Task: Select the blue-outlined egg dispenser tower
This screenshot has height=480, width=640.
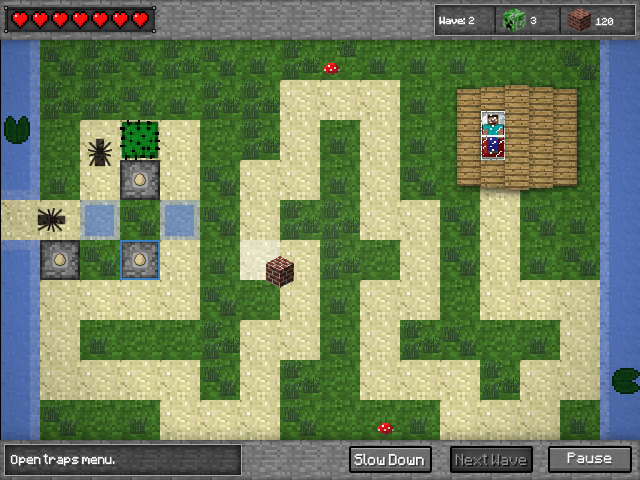Action: coord(140,260)
